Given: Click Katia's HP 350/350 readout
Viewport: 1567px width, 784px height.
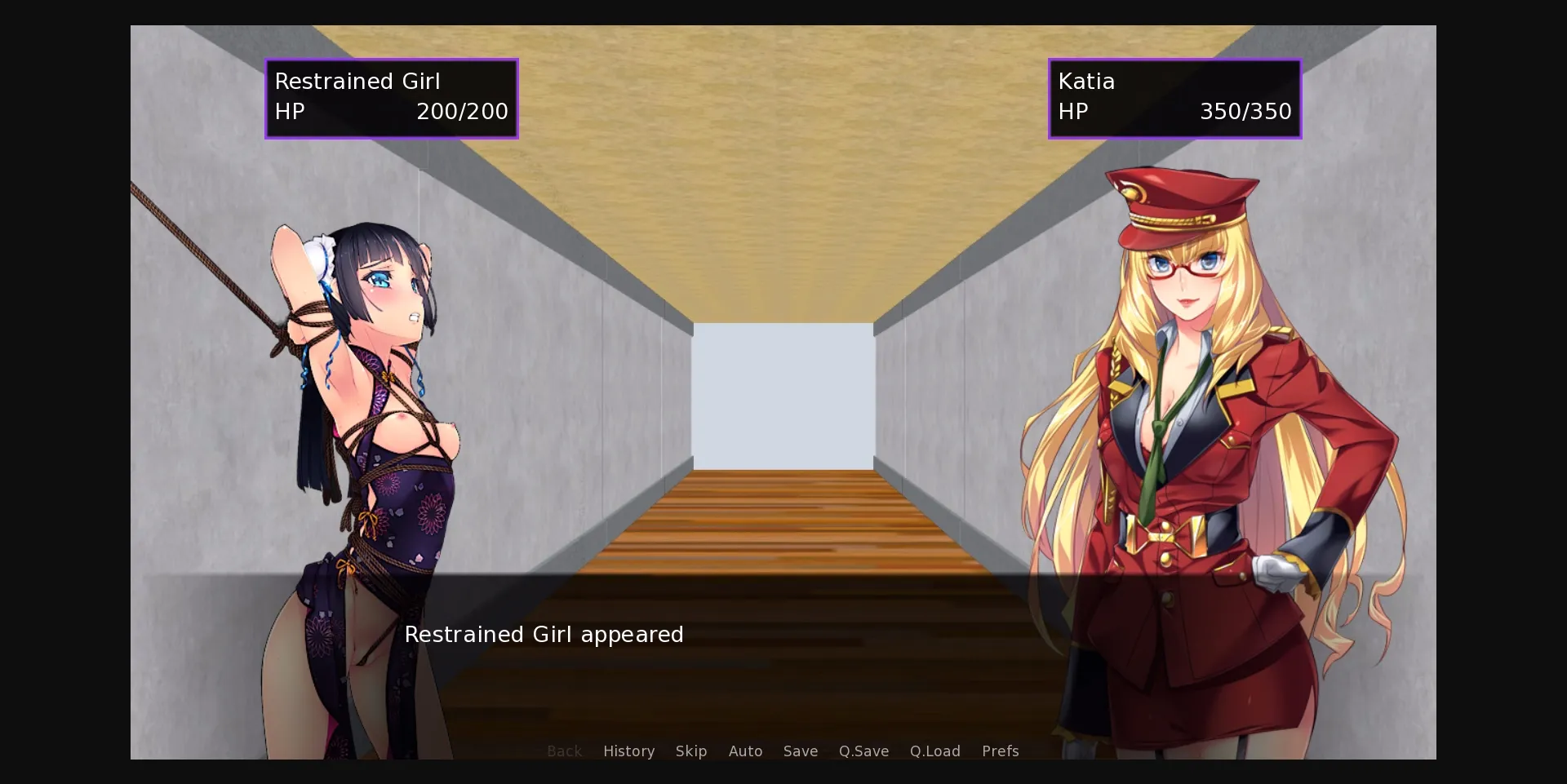Looking at the screenshot, I should click(1246, 112).
